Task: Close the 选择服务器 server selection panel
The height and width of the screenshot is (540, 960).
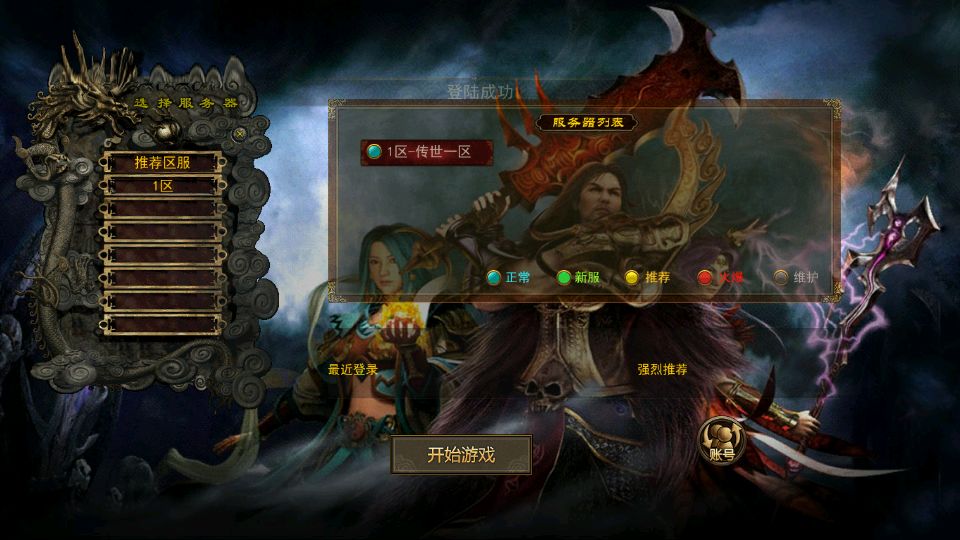Action: (239, 132)
